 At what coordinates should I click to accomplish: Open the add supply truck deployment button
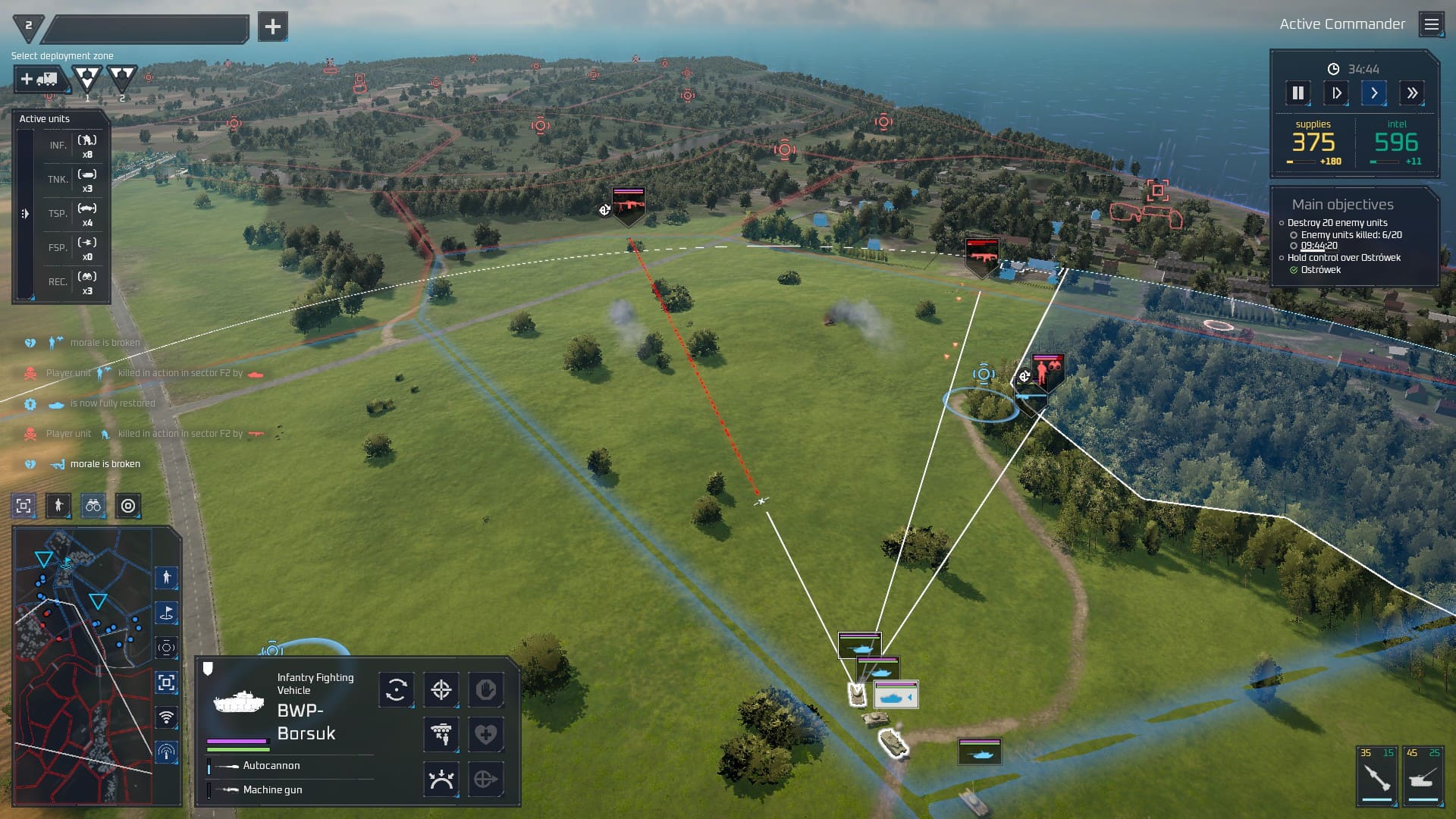click(39, 79)
